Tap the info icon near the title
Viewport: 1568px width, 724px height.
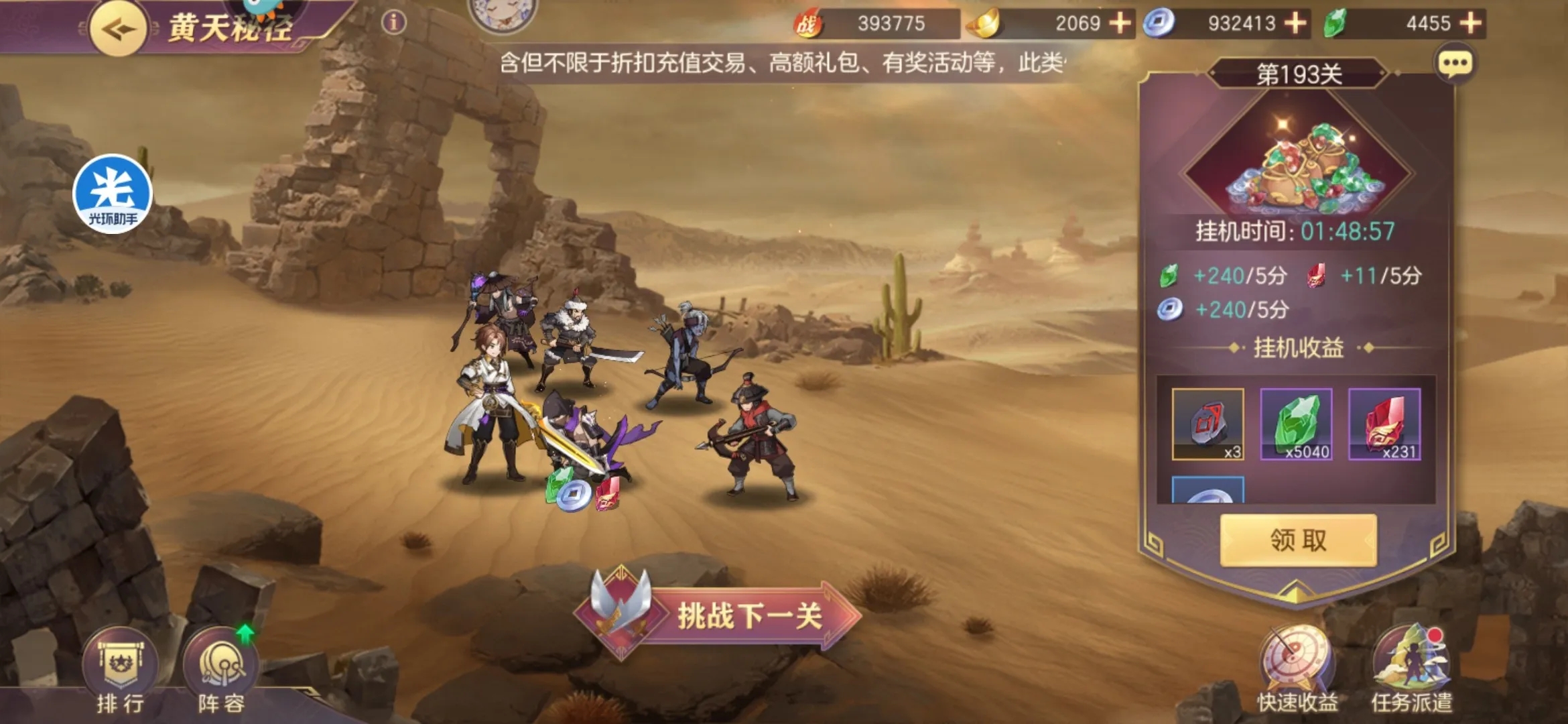click(393, 21)
